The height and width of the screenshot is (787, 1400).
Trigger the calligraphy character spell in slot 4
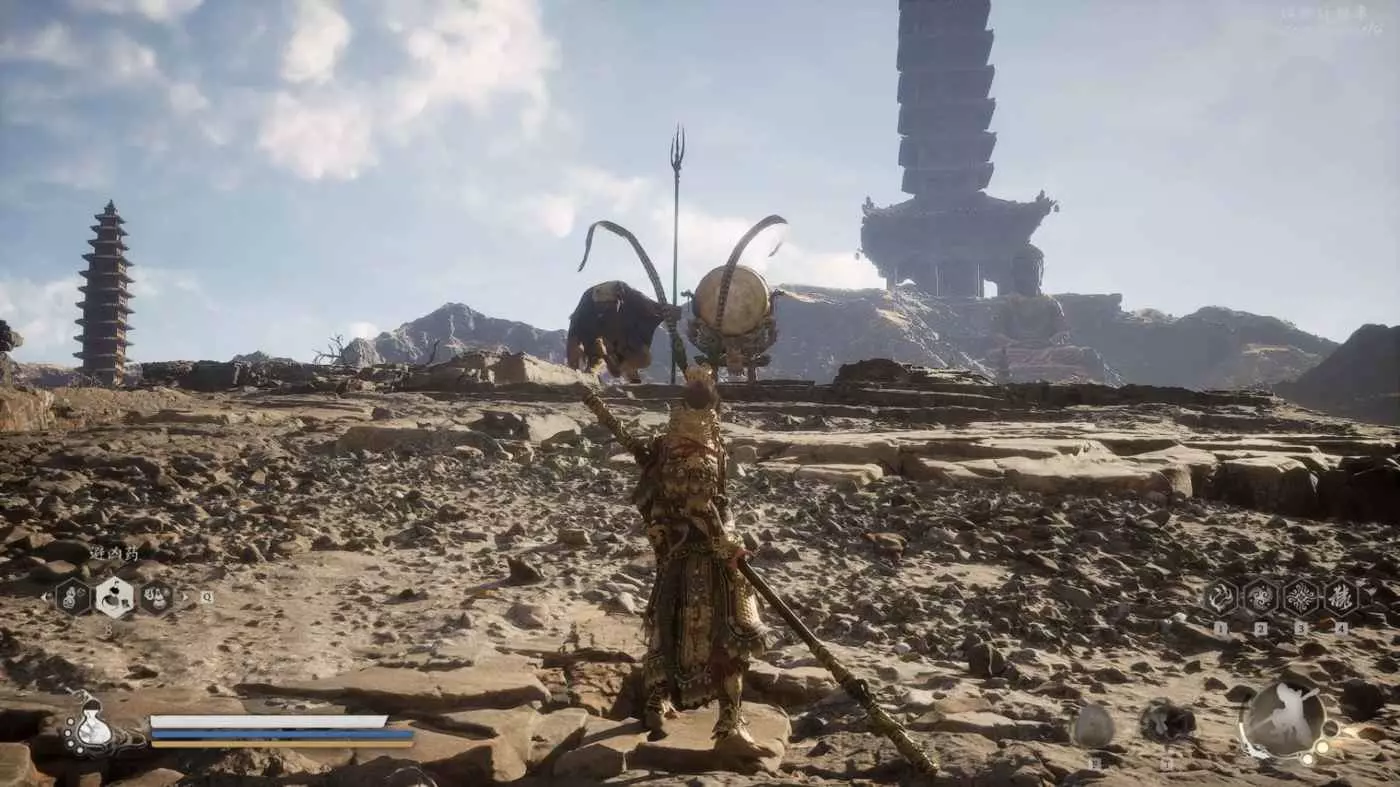click(x=1340, y=597)
